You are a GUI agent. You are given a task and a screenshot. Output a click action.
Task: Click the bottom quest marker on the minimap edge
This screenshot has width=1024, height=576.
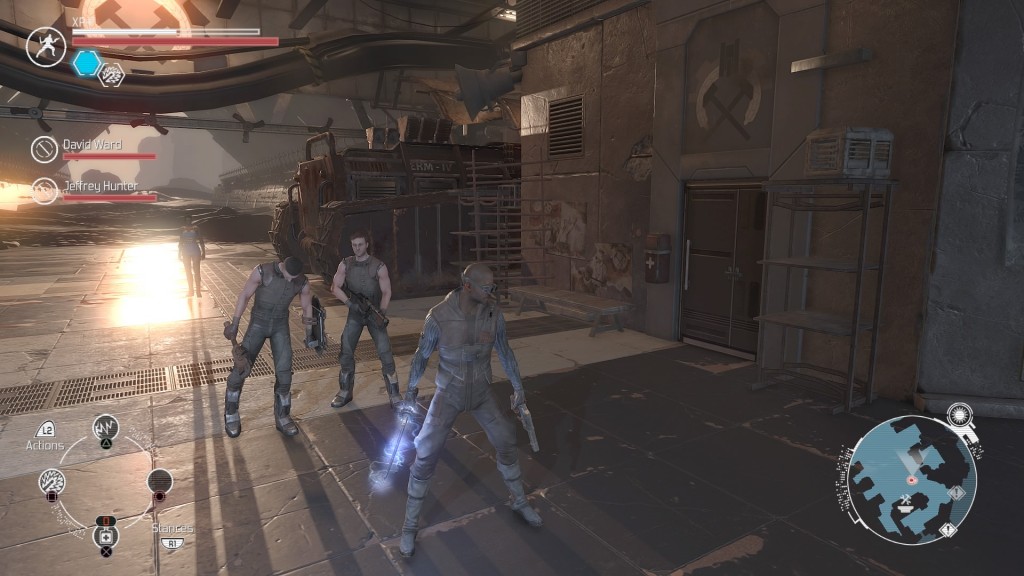tap(948, 529)
